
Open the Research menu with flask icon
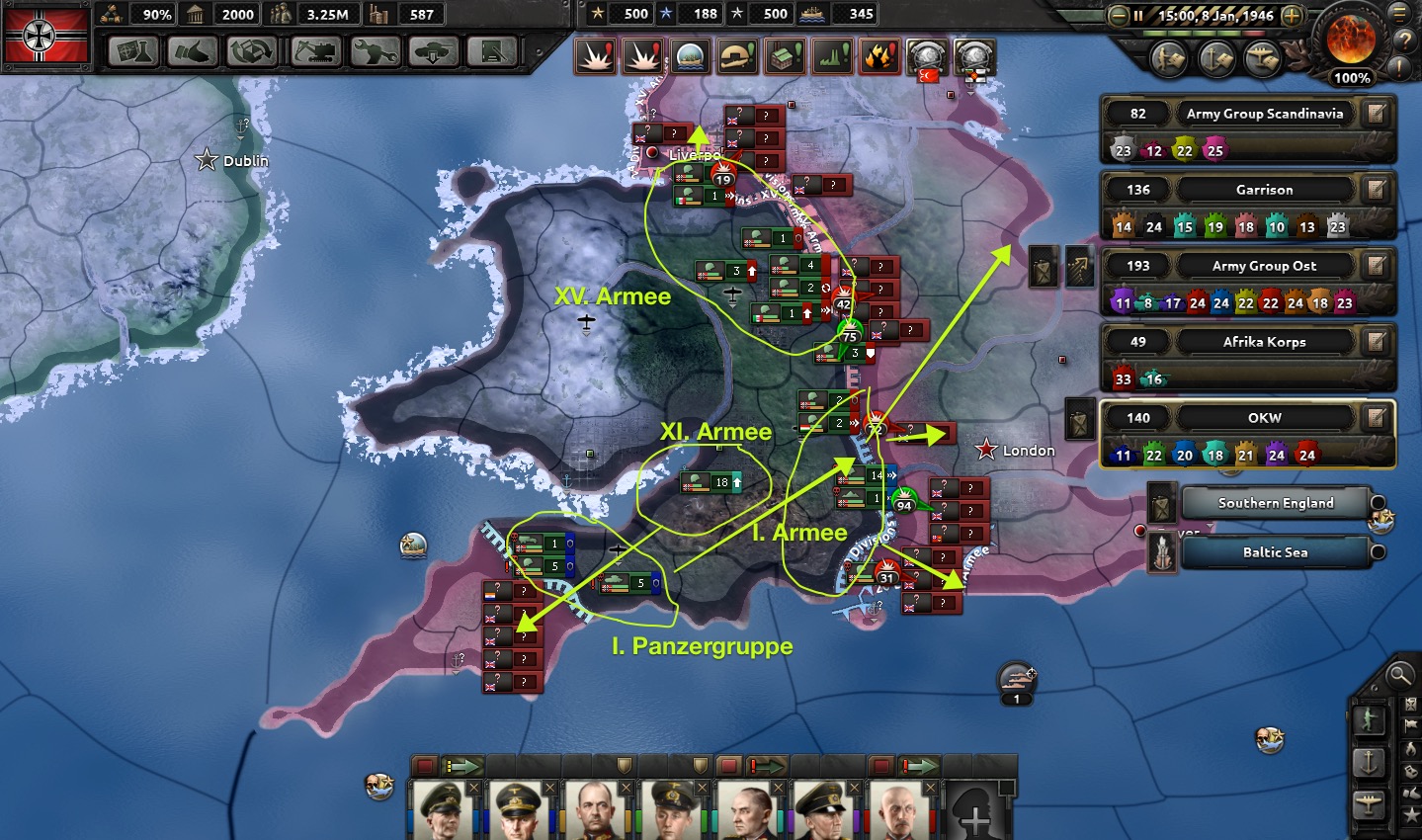click(x=134, y=51)
